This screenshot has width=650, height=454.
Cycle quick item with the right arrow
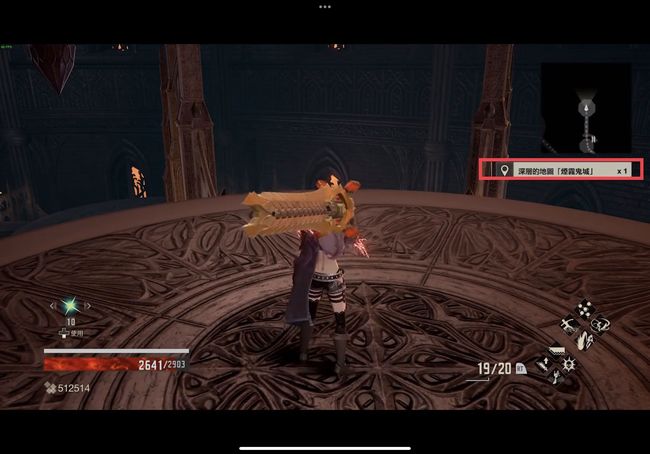click(89, 306)
